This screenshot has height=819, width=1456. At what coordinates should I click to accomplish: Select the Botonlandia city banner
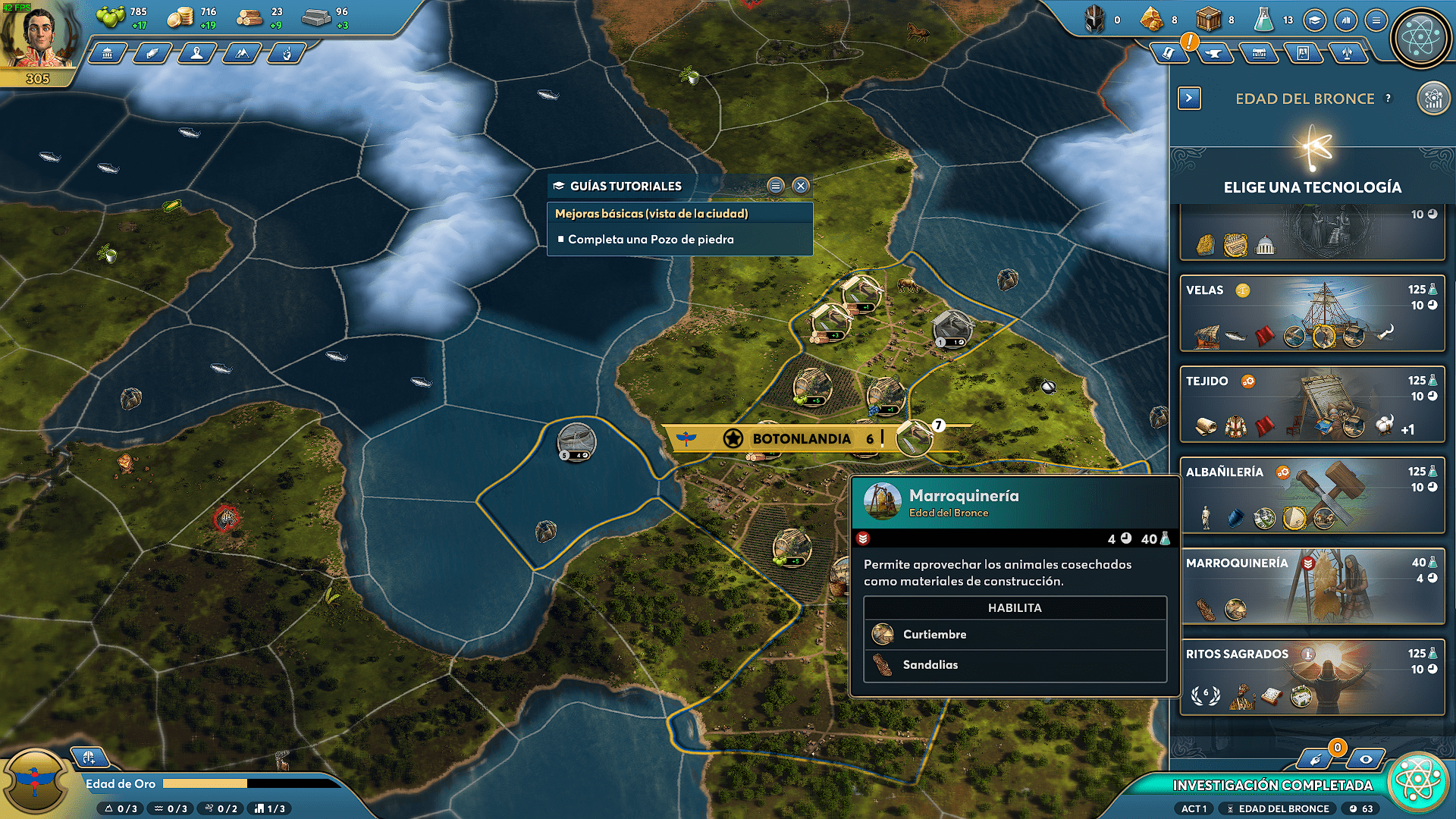point(801,438)
